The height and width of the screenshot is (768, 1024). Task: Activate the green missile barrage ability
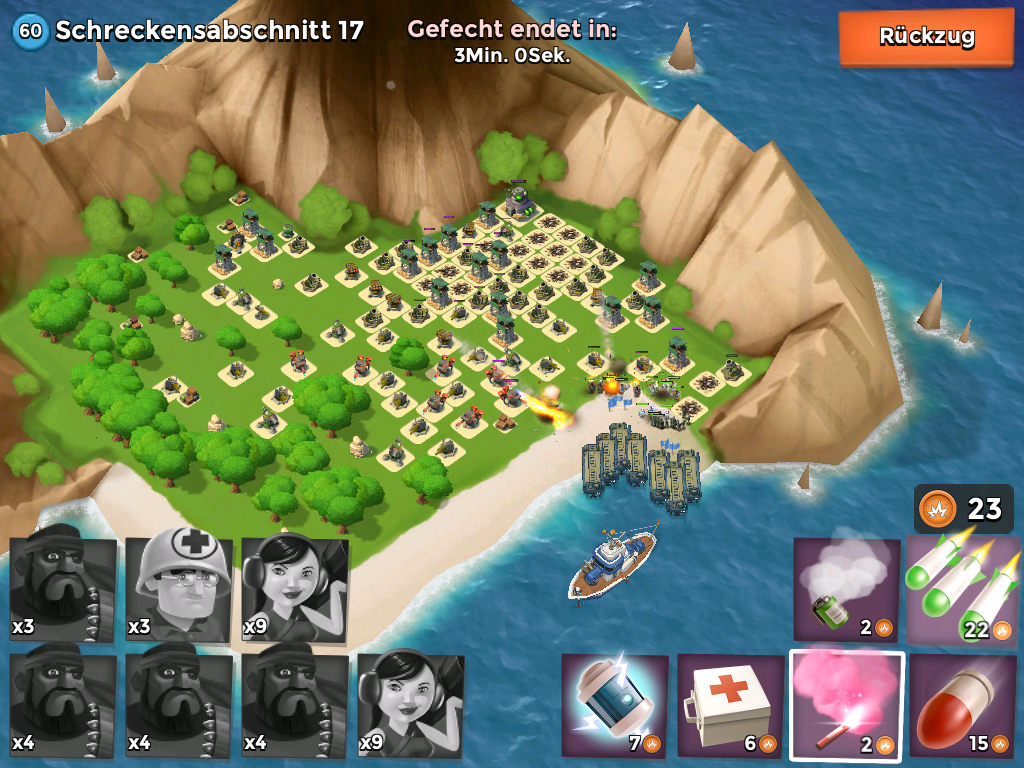pyautogui.click(x=964, y=590)
